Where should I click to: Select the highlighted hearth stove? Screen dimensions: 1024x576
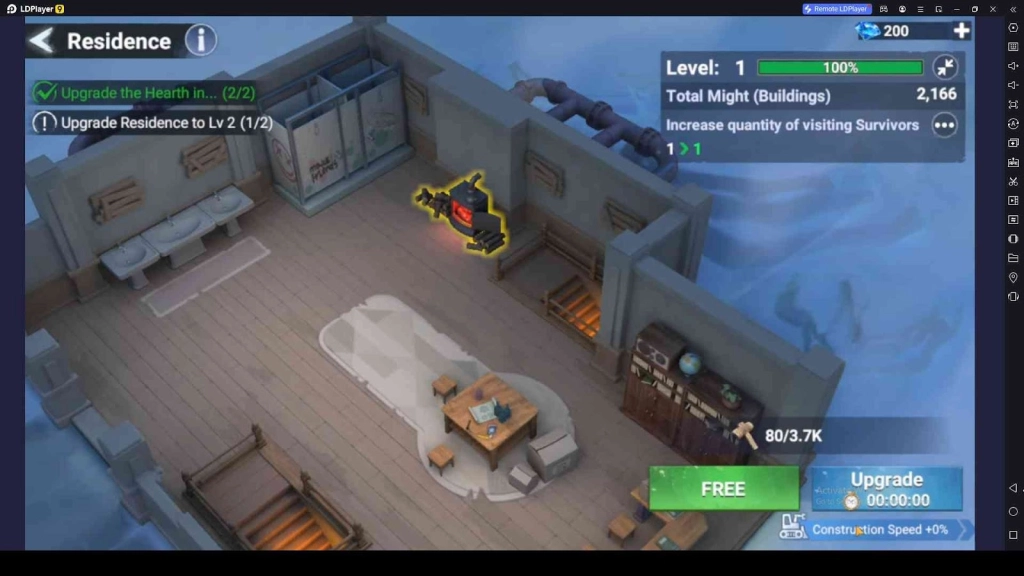coord(465,210)
